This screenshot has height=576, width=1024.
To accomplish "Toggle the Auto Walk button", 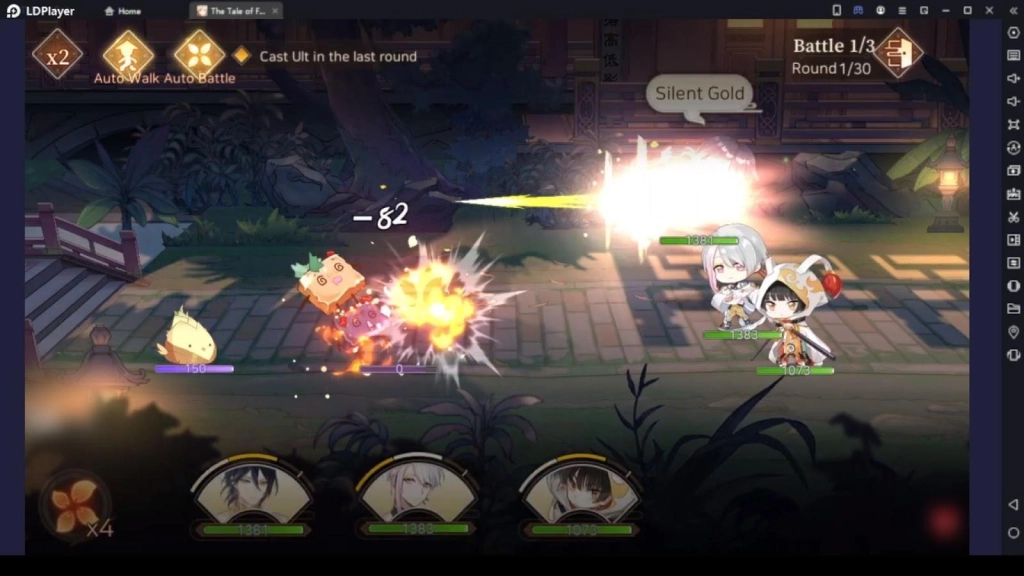I will 128,55.
